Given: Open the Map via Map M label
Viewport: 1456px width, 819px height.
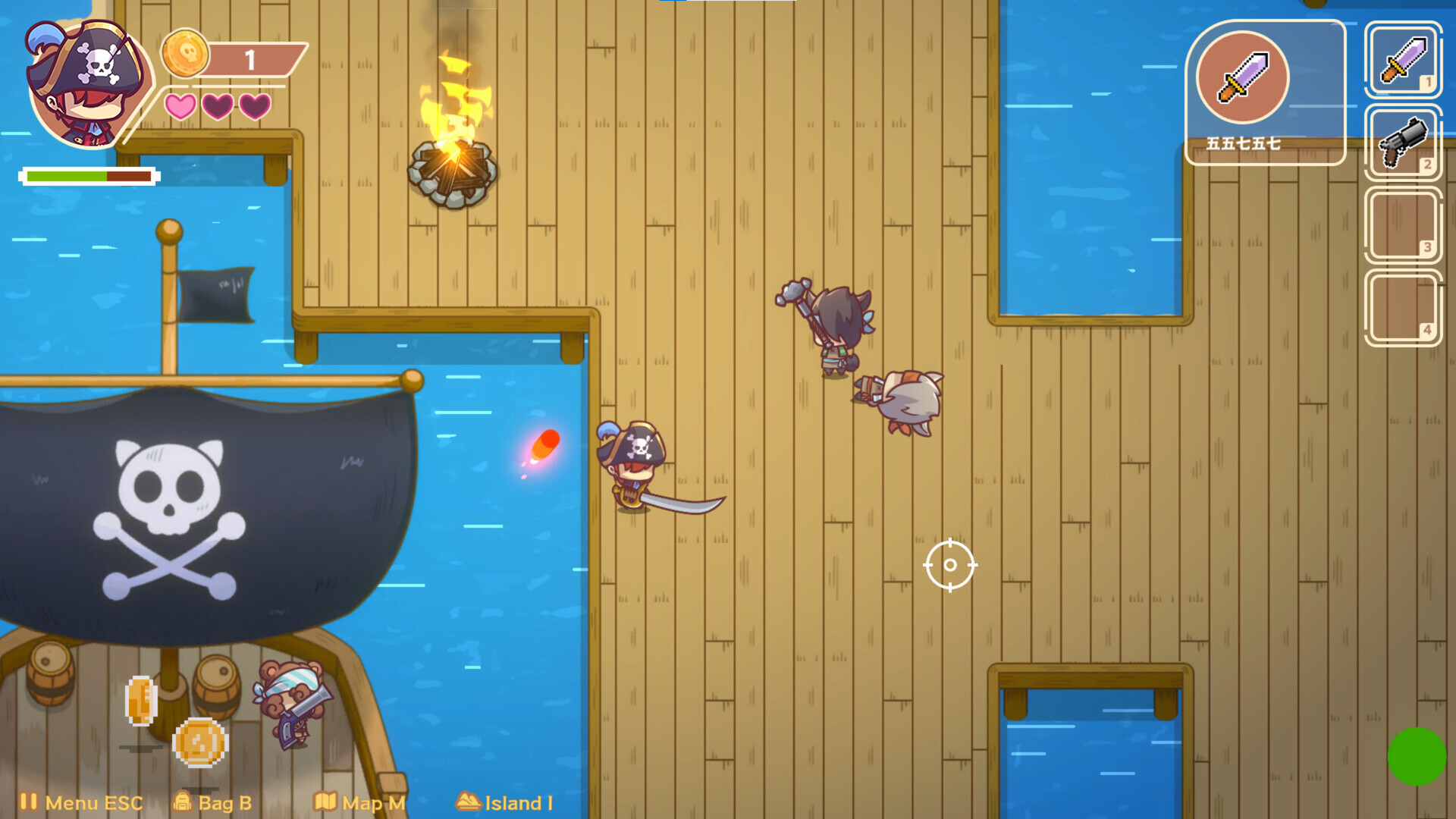Looking at the screenshot, I should point(369,803).
